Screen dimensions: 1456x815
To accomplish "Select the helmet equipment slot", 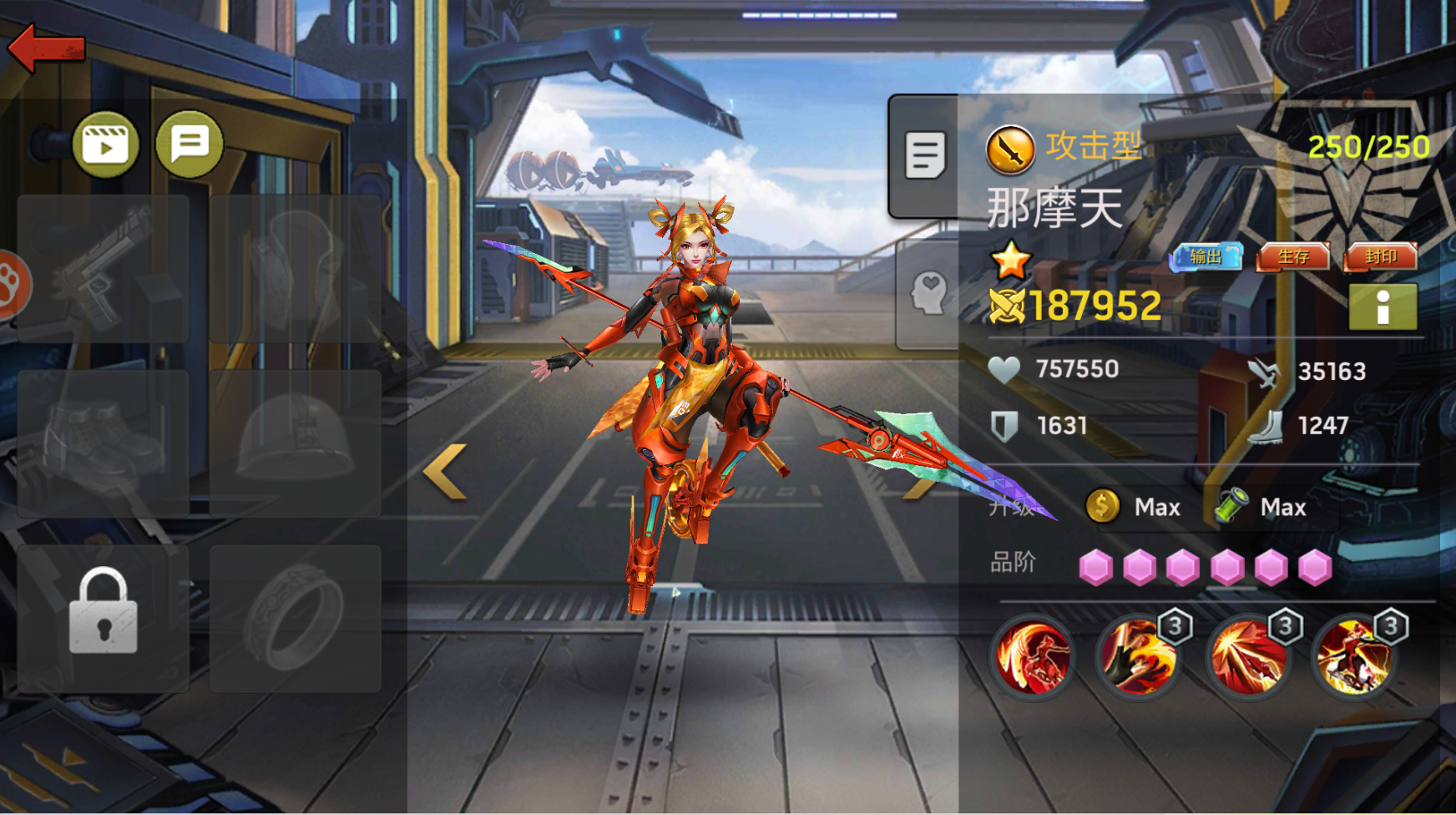I will (296, 443).
